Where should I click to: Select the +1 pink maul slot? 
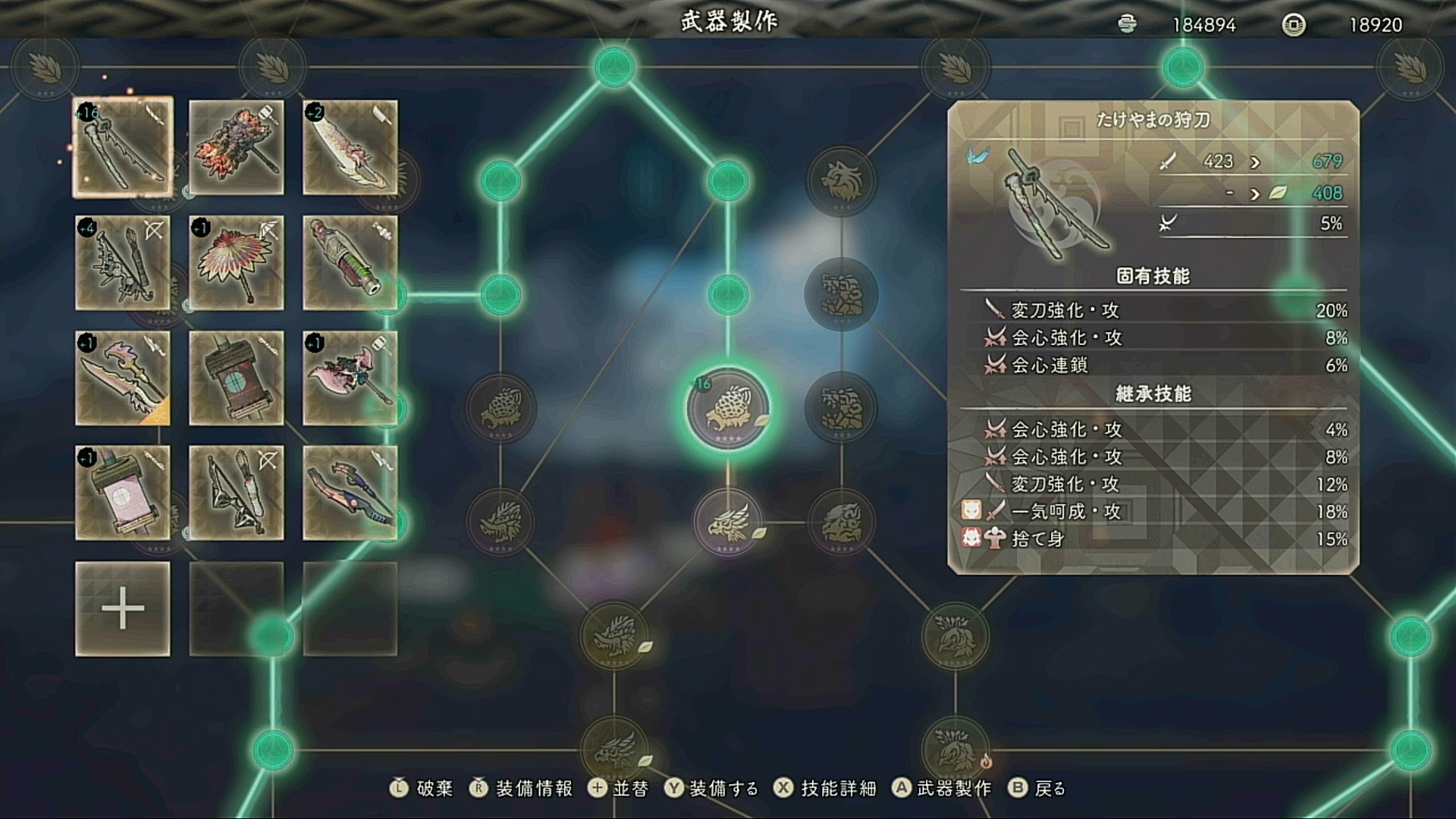point(350,378)
